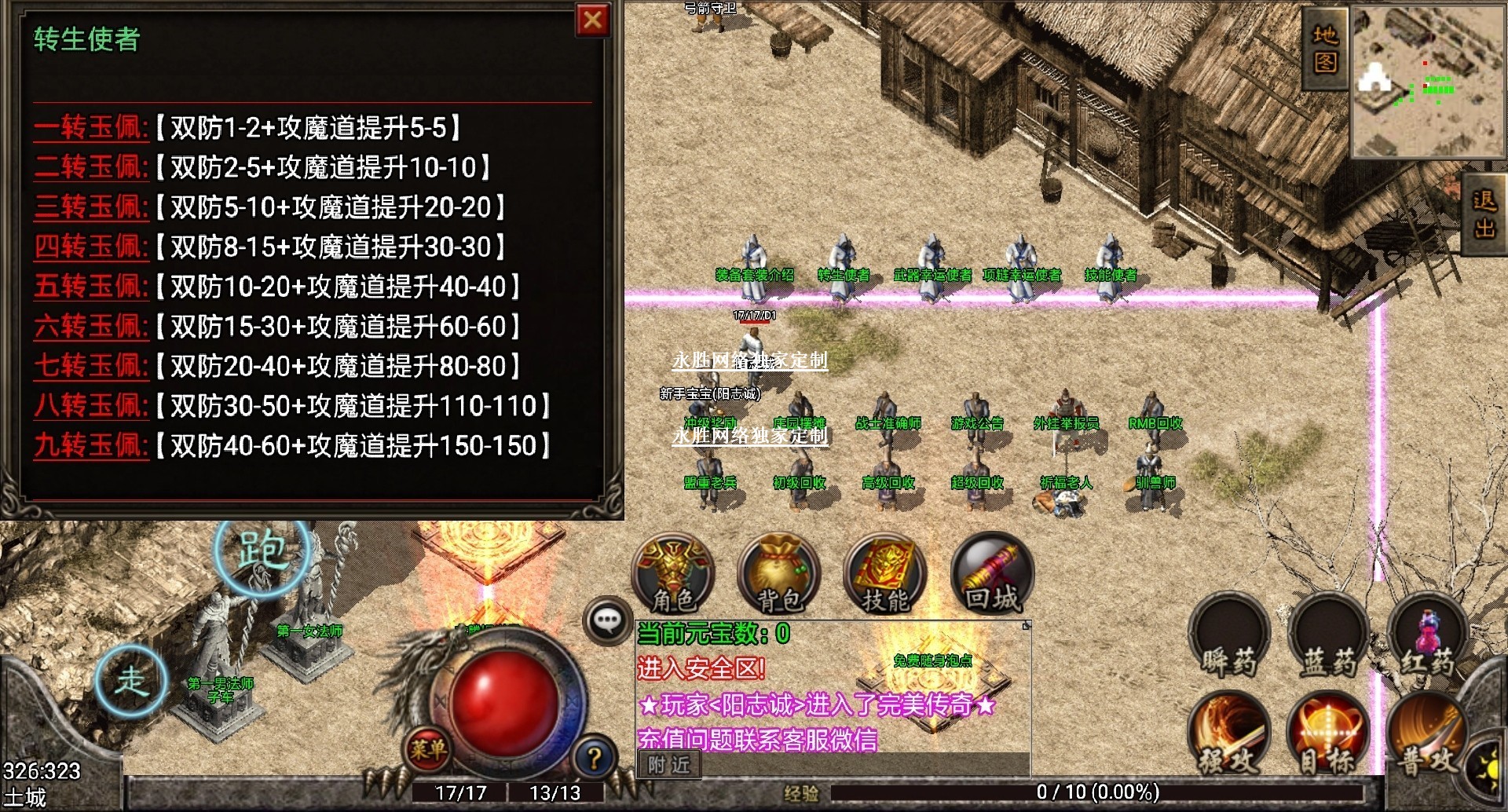Close the 转生使者 dialog window

pos(593,20)
